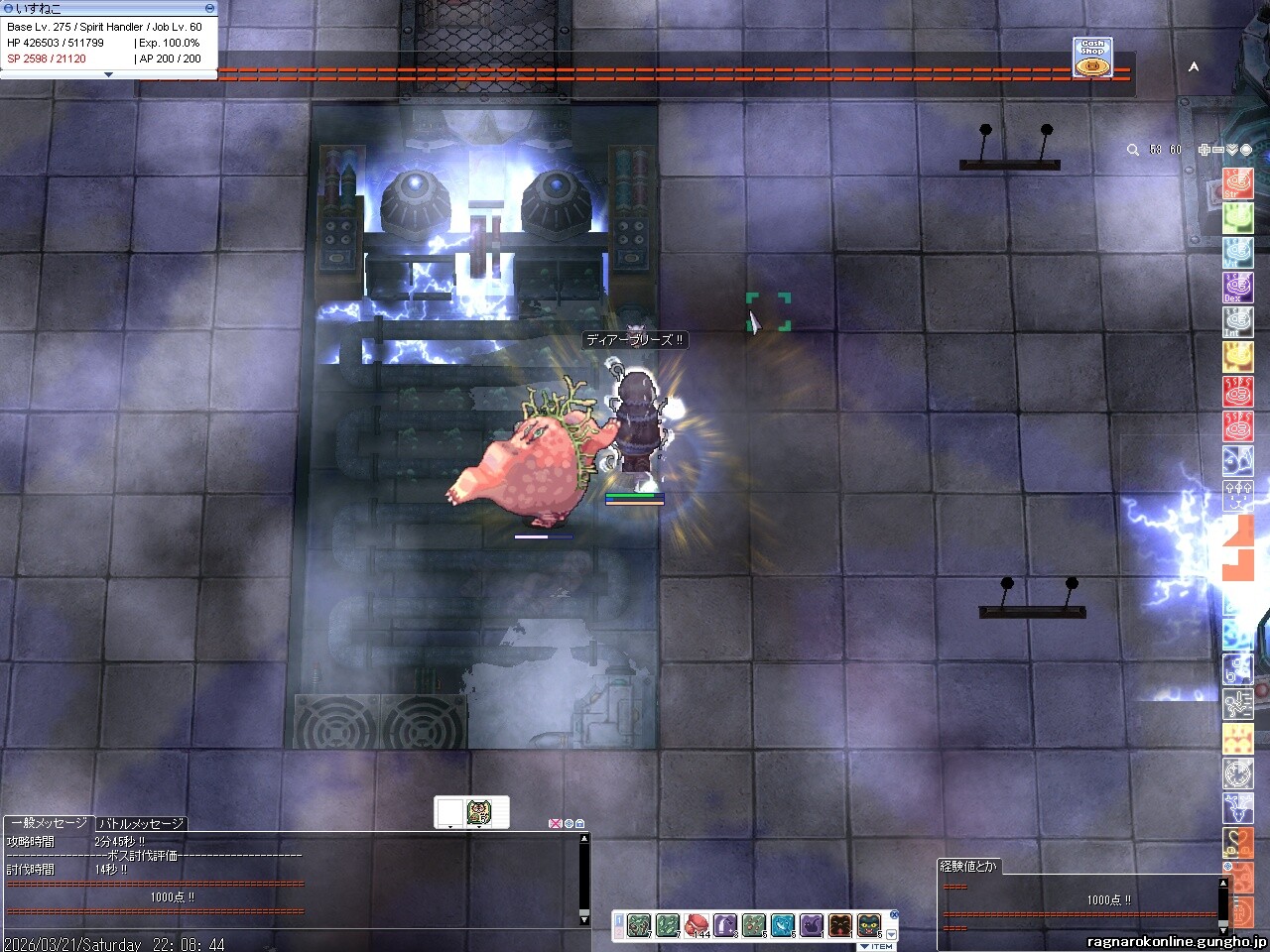
Task: Zoom out the minimap with minus button
Action: tap(1217, 150)
